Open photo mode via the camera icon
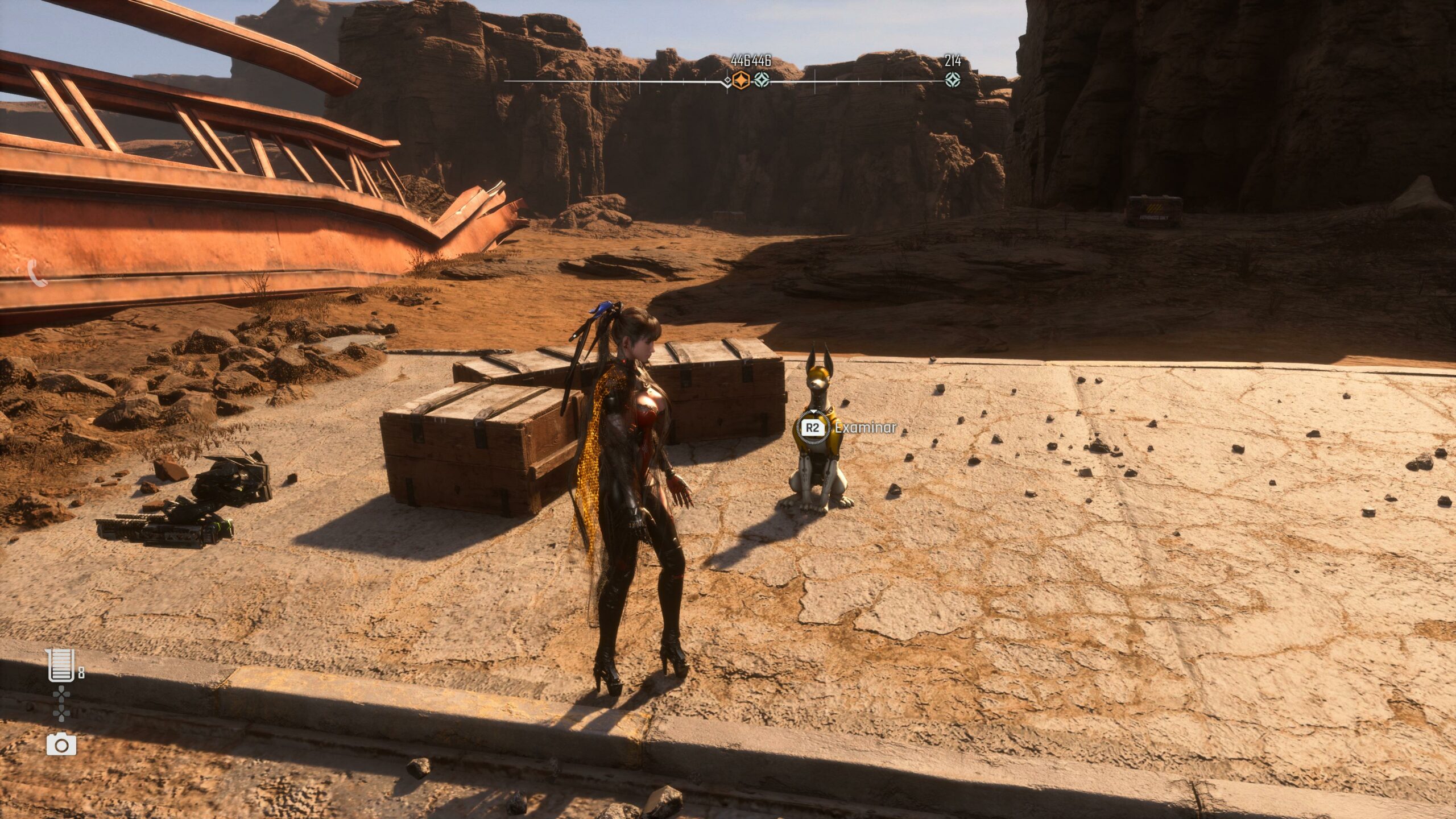Viewport: 1456px width, 819px height. click(x=61, y=744)
